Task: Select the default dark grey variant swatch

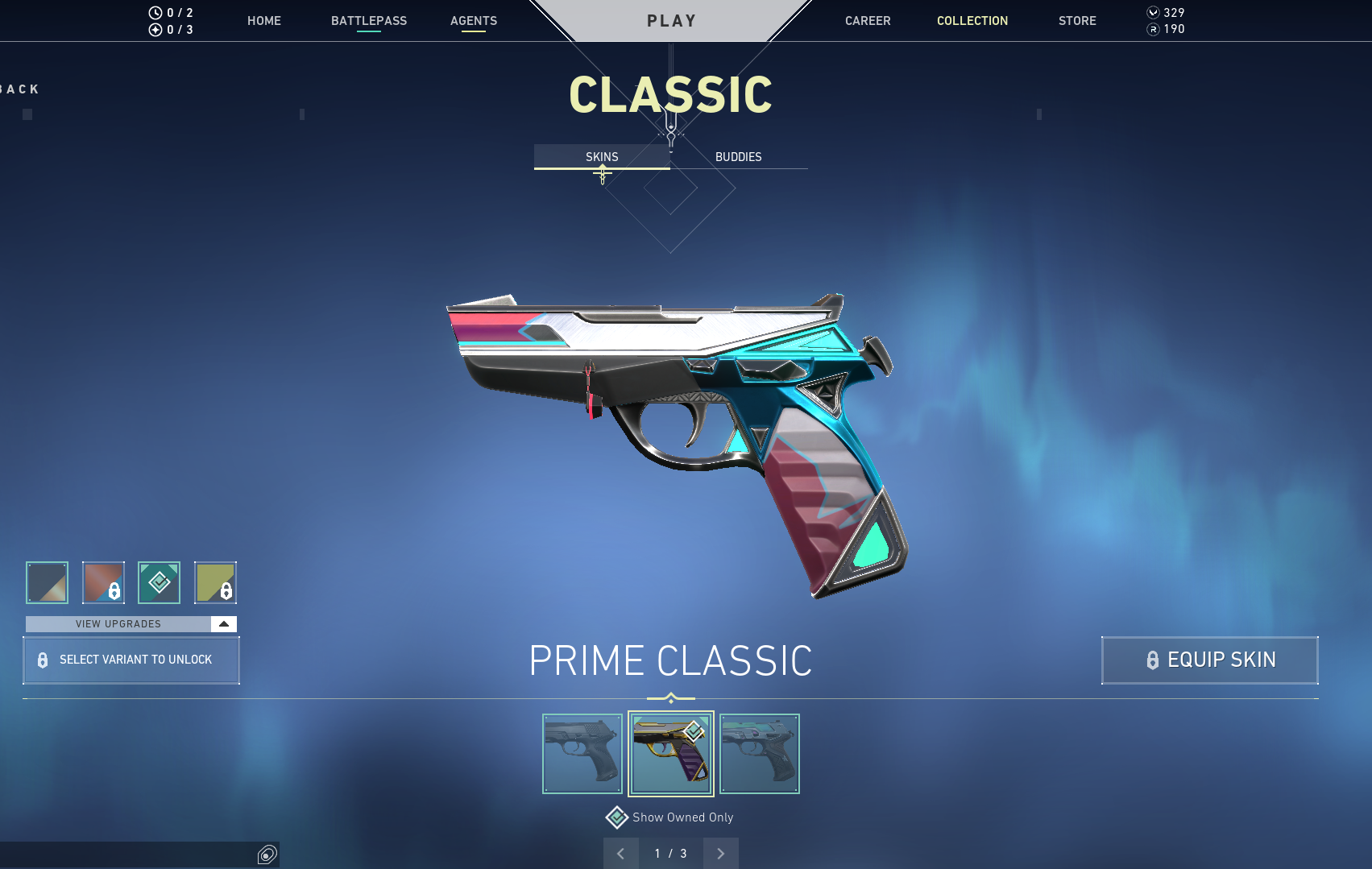Action: point(48,582)
